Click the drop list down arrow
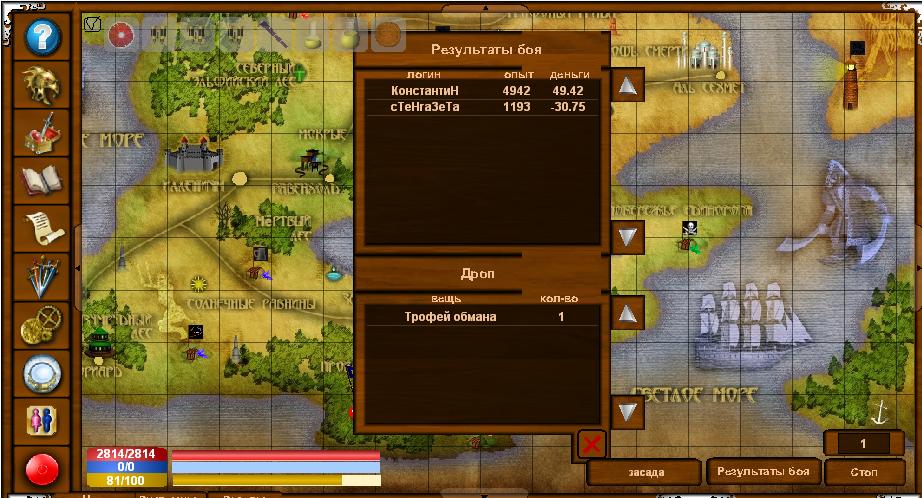922x498 pixels. pyautogui.click(x=627, y=409)
